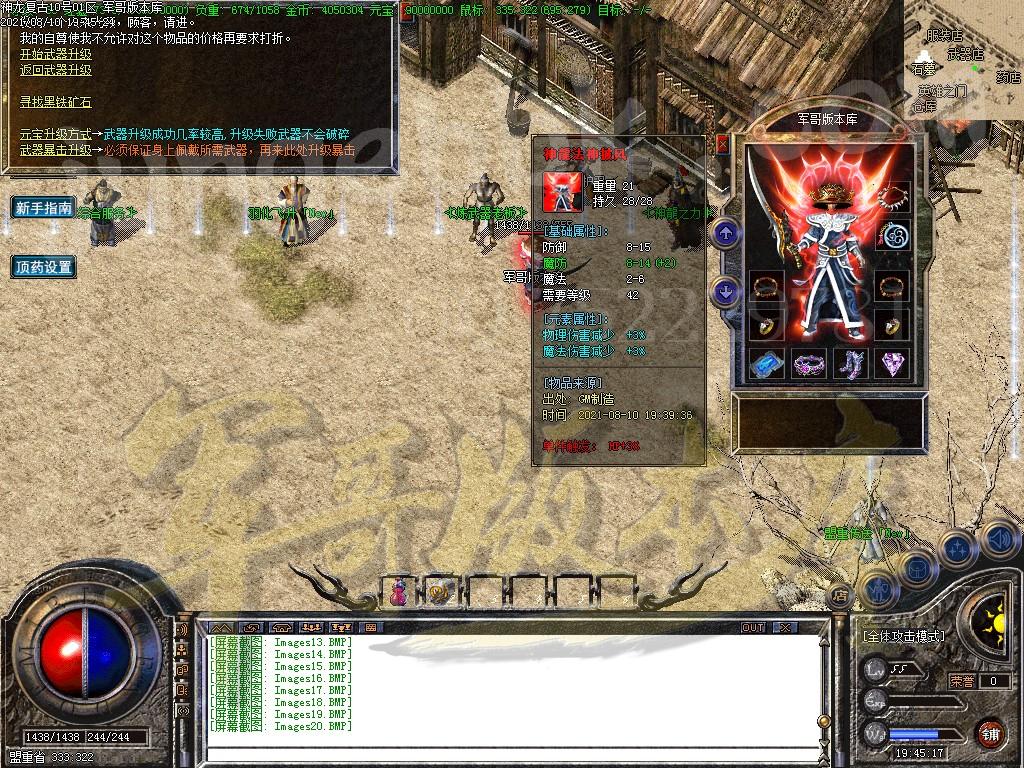The width and height of the screenshot is (1024, 768).
Task: Click the 开始武器升级 dialogue option
Action: pos(56,55)
